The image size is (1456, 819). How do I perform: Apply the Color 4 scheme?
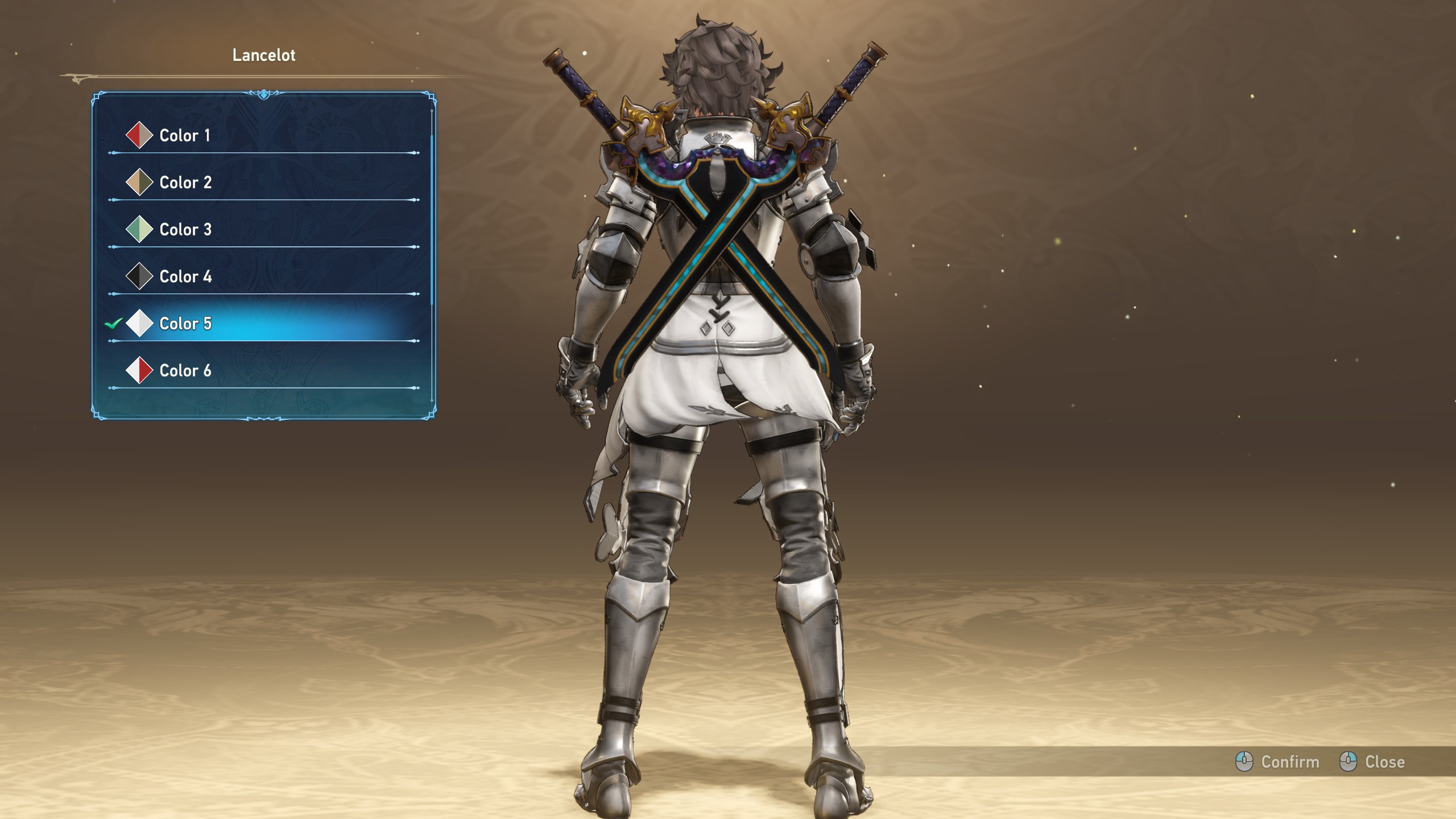click(185, 277)
